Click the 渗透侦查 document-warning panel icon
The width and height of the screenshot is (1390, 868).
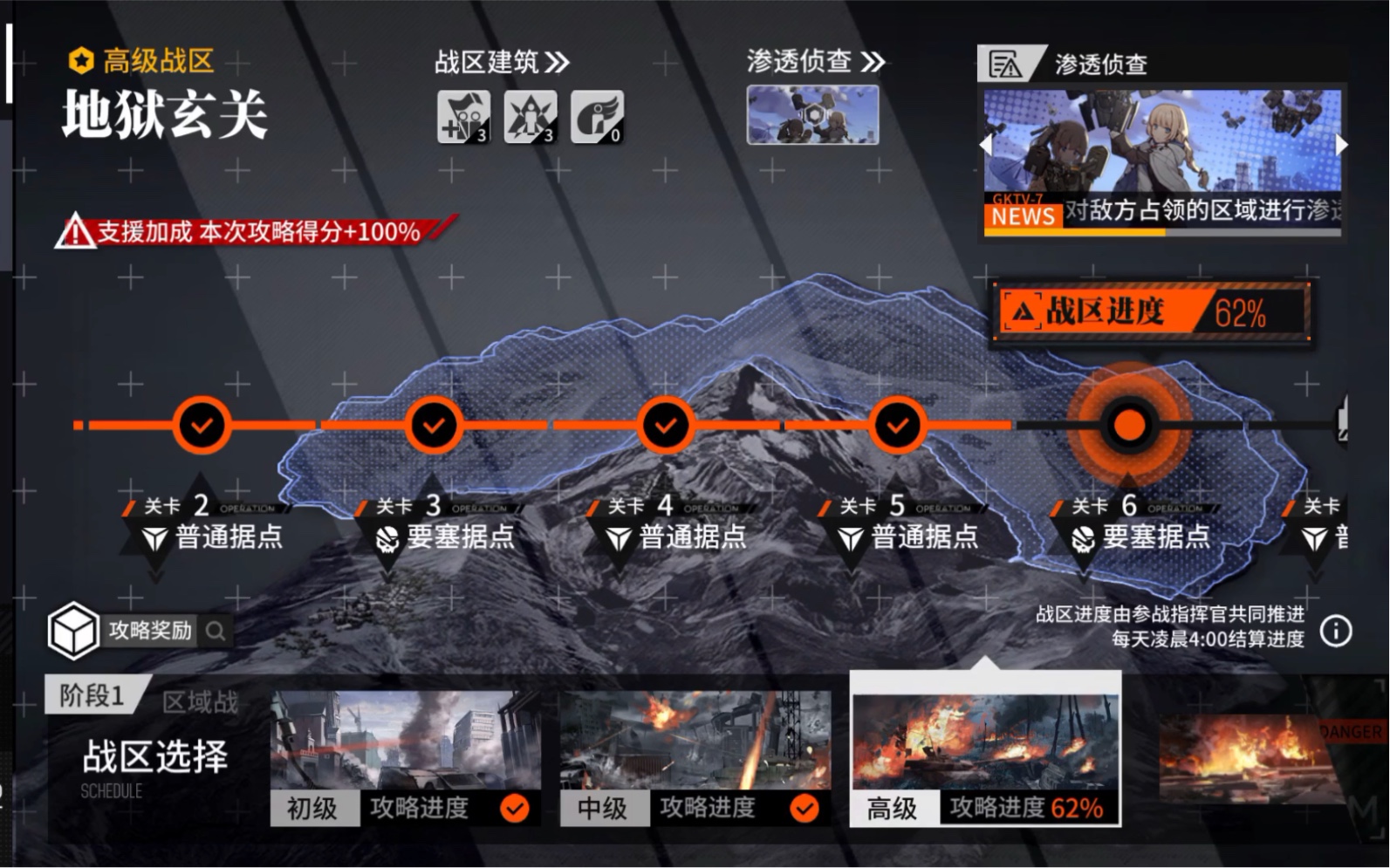pyautogui.click(x=1005, y=64)
